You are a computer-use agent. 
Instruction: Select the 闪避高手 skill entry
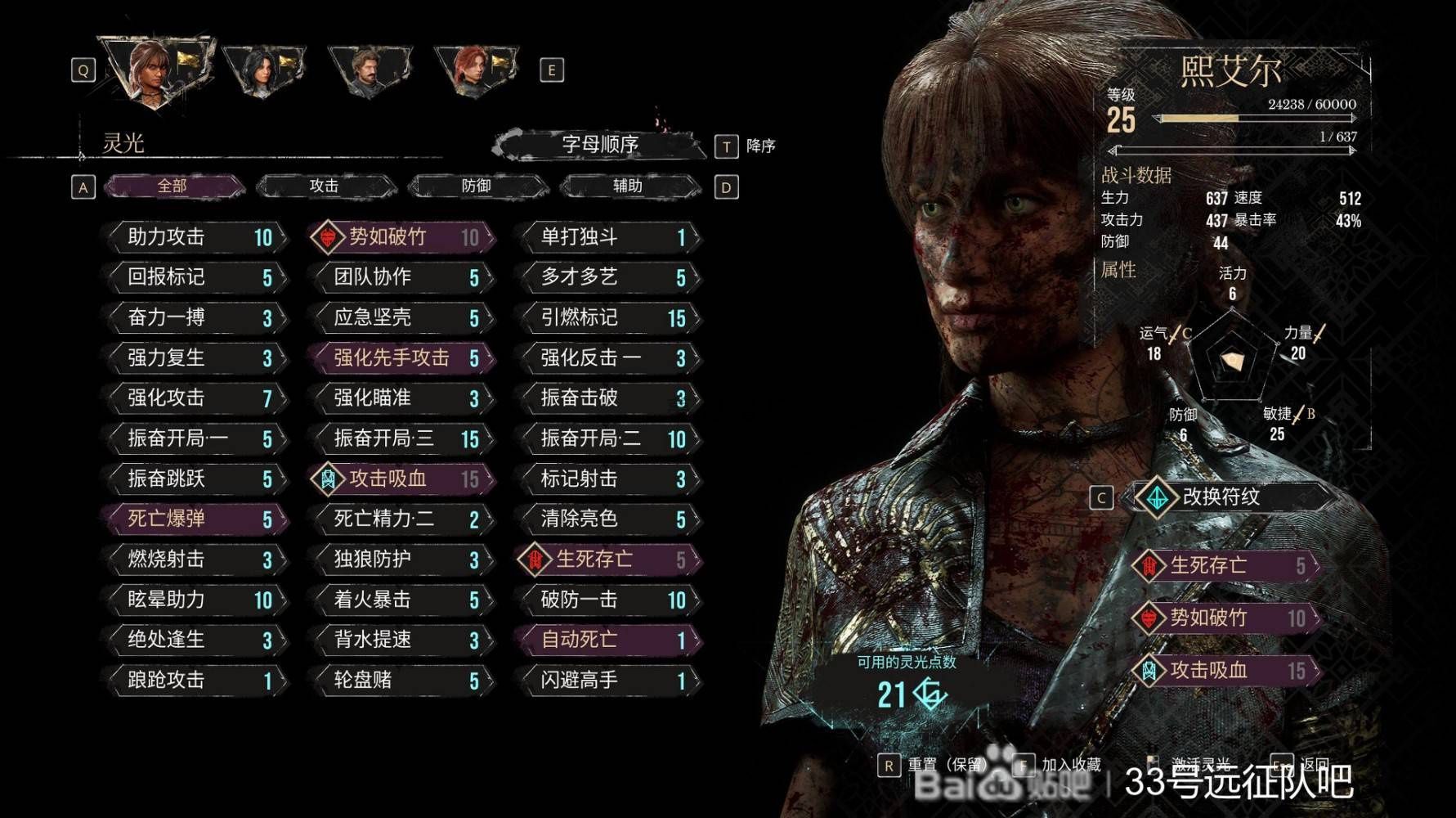(611, 680)
